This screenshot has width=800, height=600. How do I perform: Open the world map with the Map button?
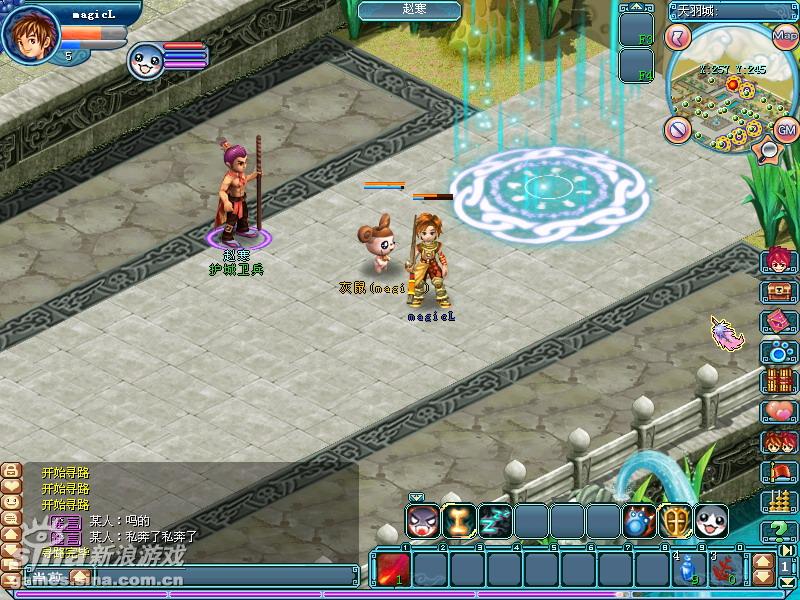[784, 35]
